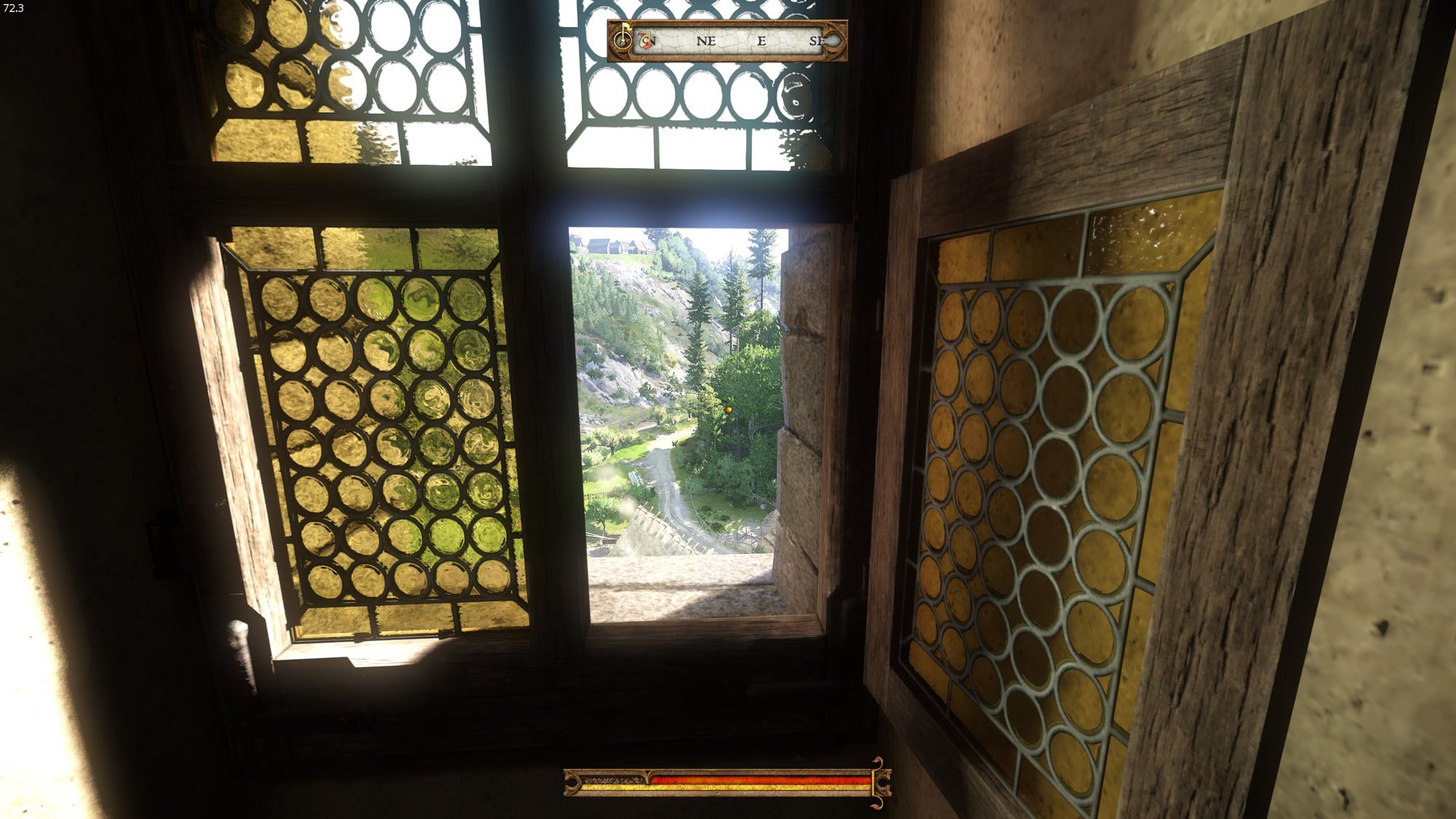Viewport: 1456px width, 819px height.
Task: Select the red shield marker on the compass
Action: 644,40
